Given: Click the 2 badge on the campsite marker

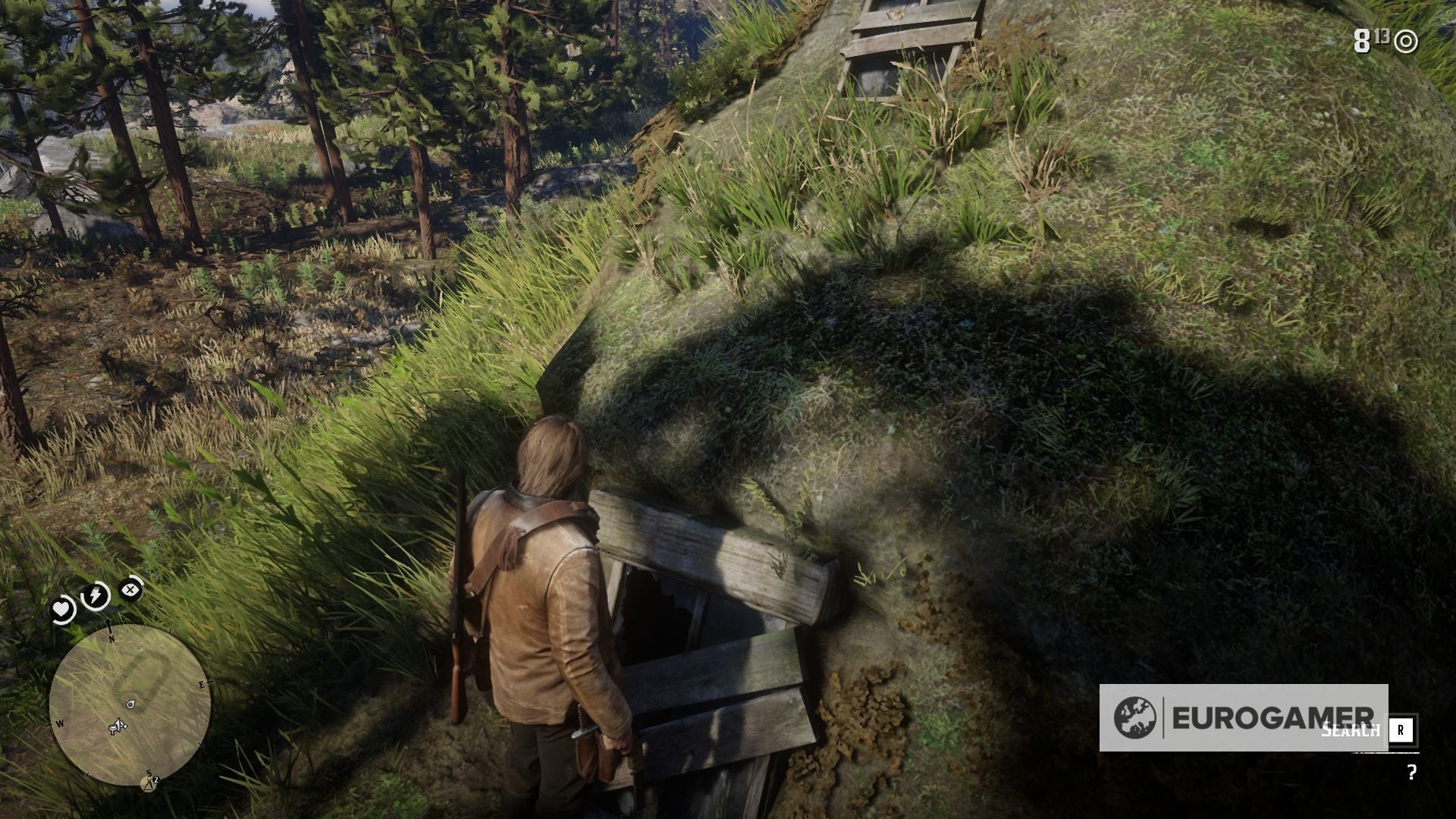Looking at the screenshot, I should pos(156,778).
